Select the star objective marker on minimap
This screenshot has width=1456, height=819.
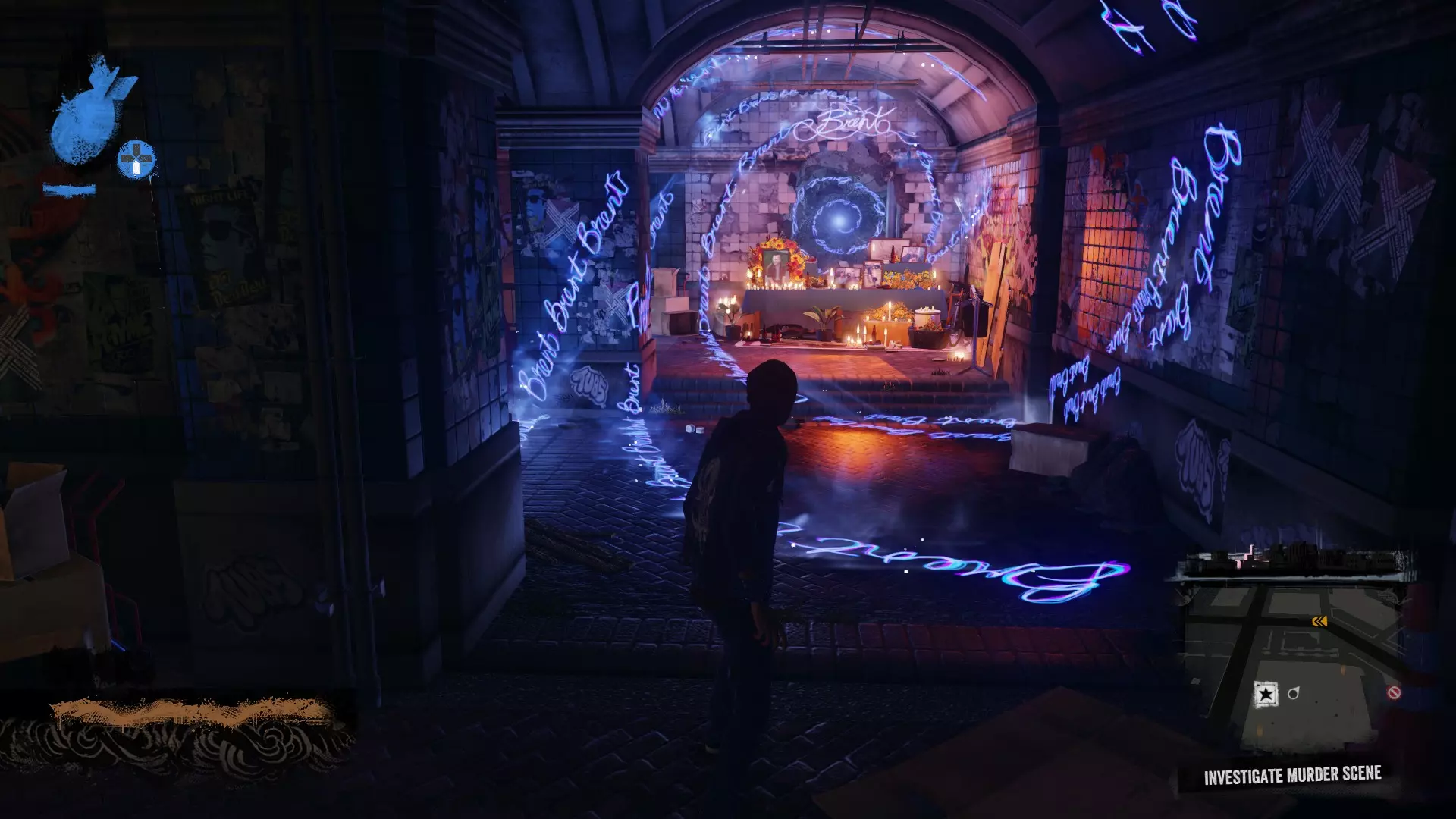(x=1265, y=694)
